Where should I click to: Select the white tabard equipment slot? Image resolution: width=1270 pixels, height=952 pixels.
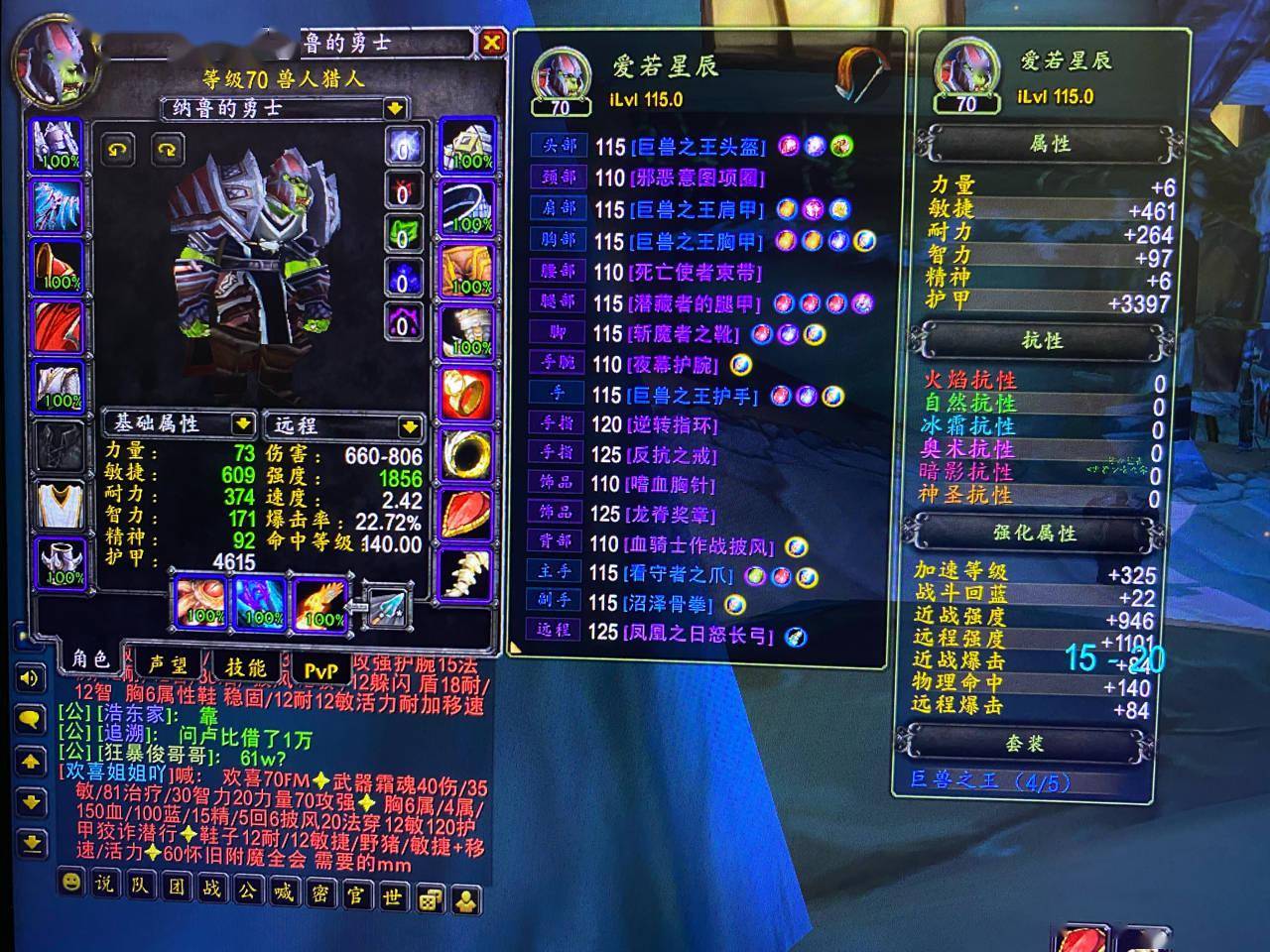click(60, 506)
